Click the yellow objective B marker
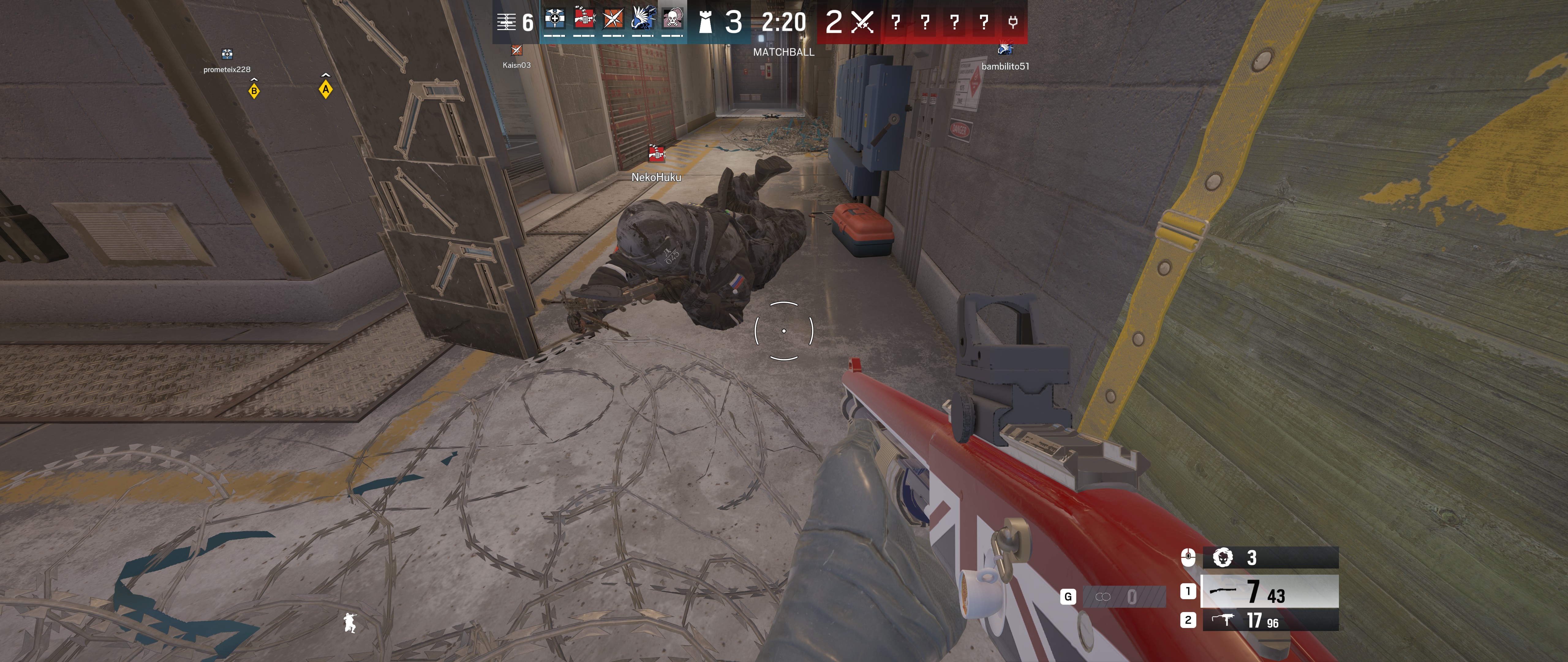Screen dimensions: 1568x662 (x=254, y=91)
